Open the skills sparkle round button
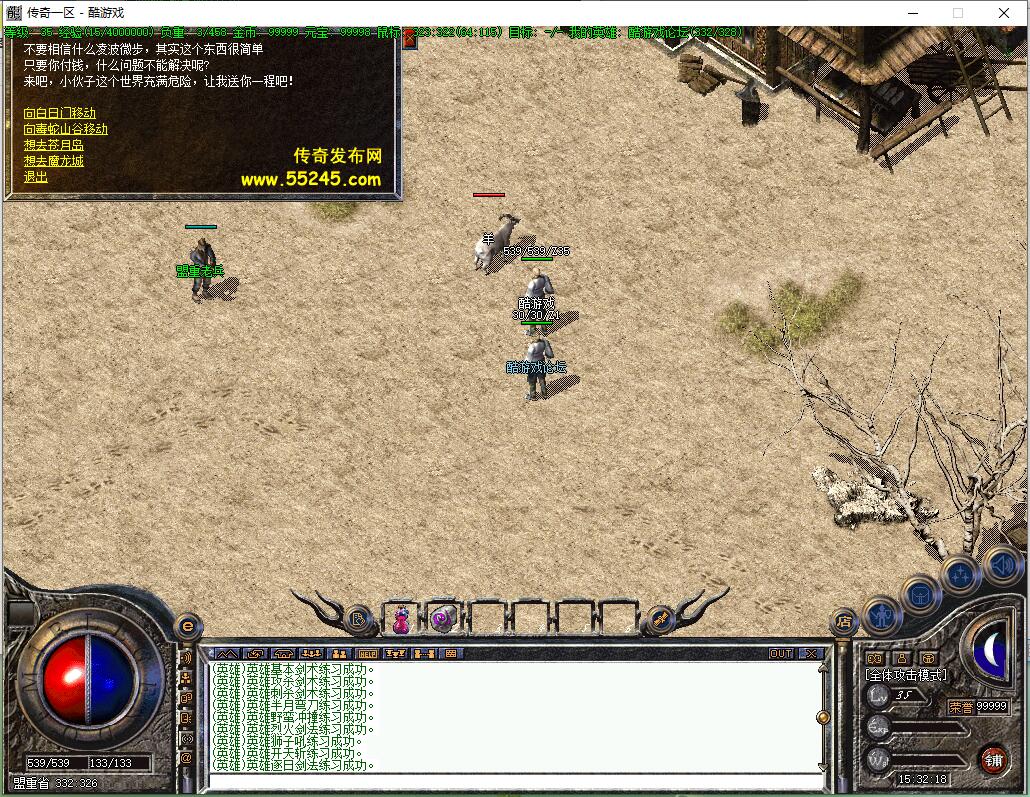 (x=959, y=576)
